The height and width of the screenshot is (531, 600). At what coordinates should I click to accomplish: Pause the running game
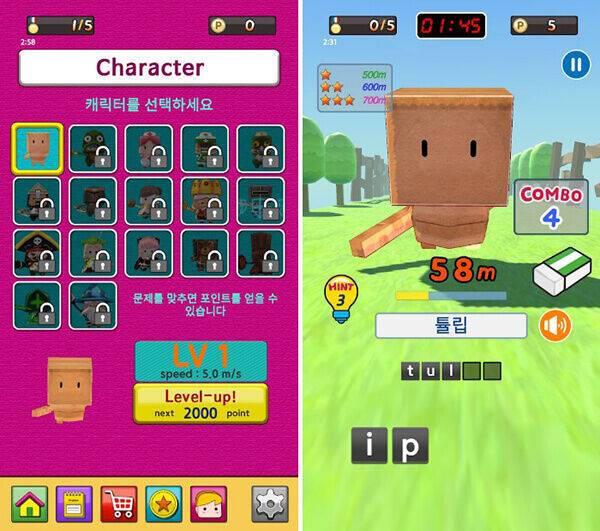pos(575,66)
